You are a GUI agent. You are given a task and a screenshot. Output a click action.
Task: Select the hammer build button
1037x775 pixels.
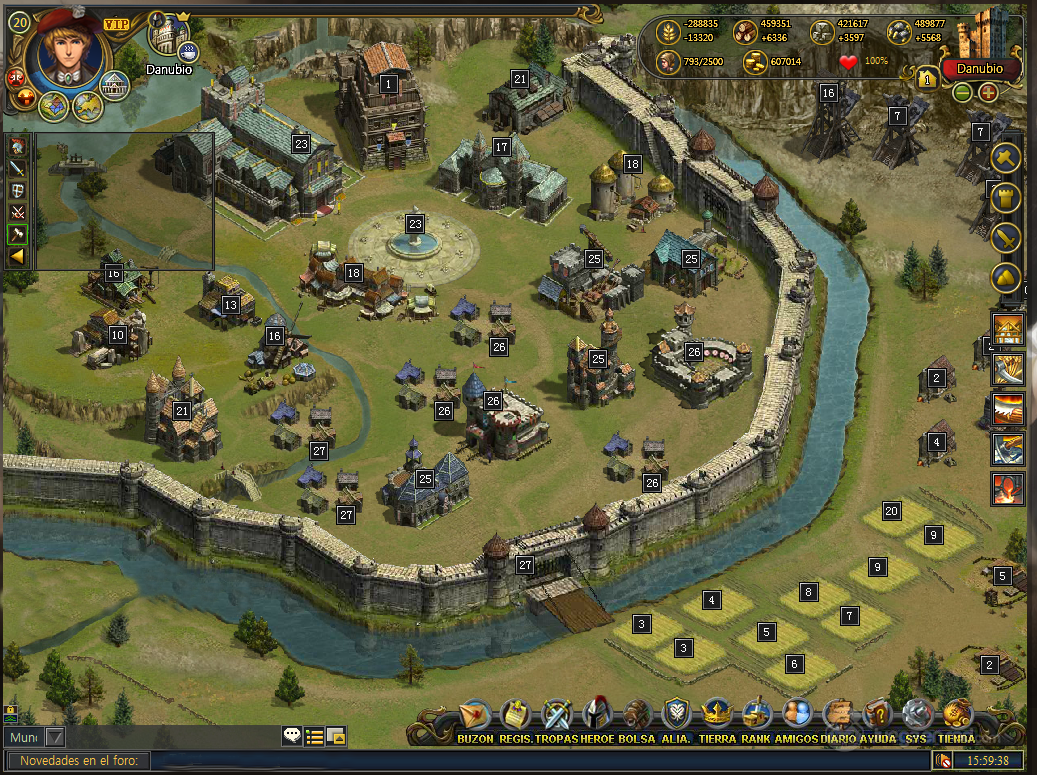(x=1006, y=158)
